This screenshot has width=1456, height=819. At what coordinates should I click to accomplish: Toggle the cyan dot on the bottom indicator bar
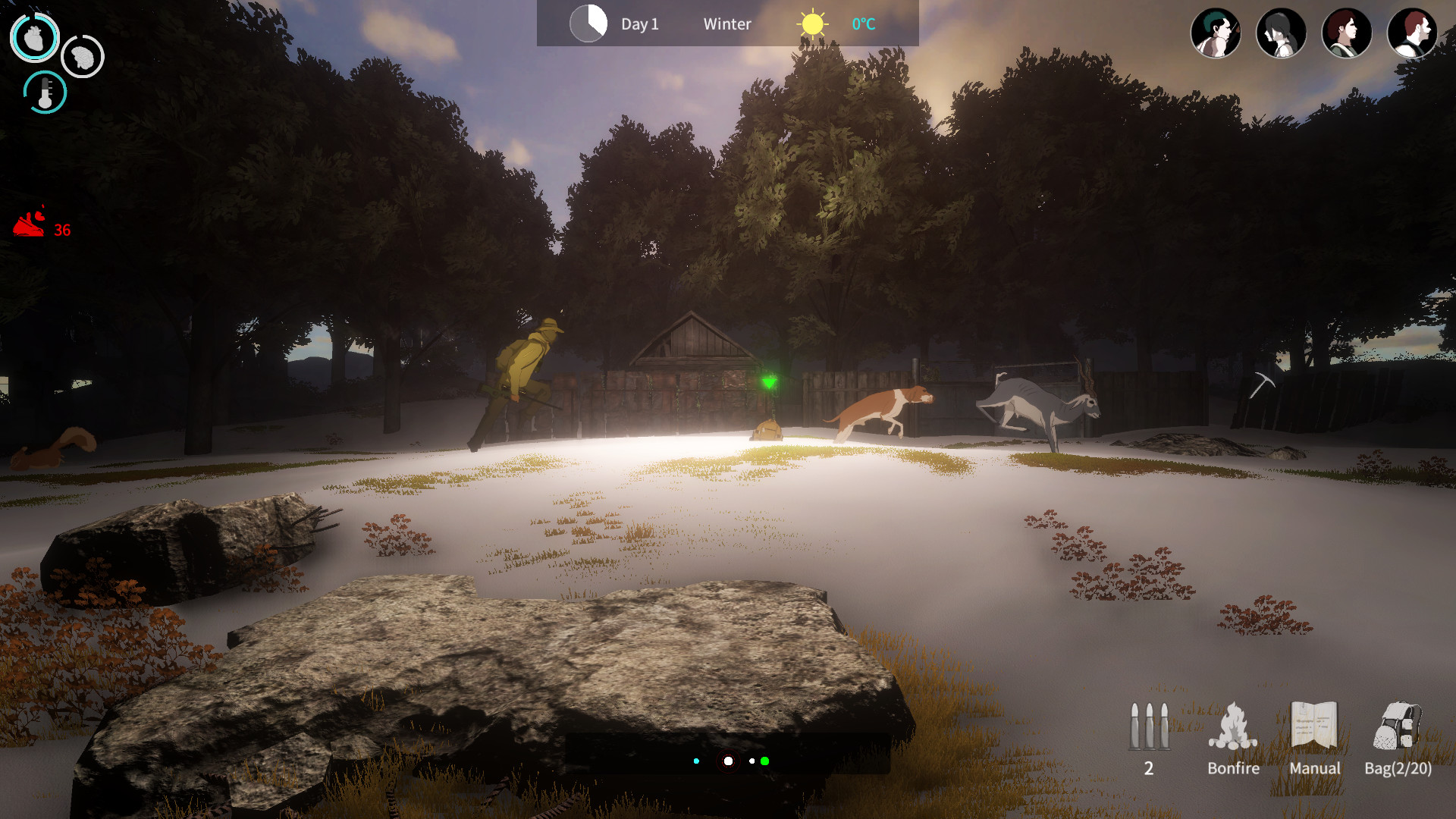pos(698,760)
